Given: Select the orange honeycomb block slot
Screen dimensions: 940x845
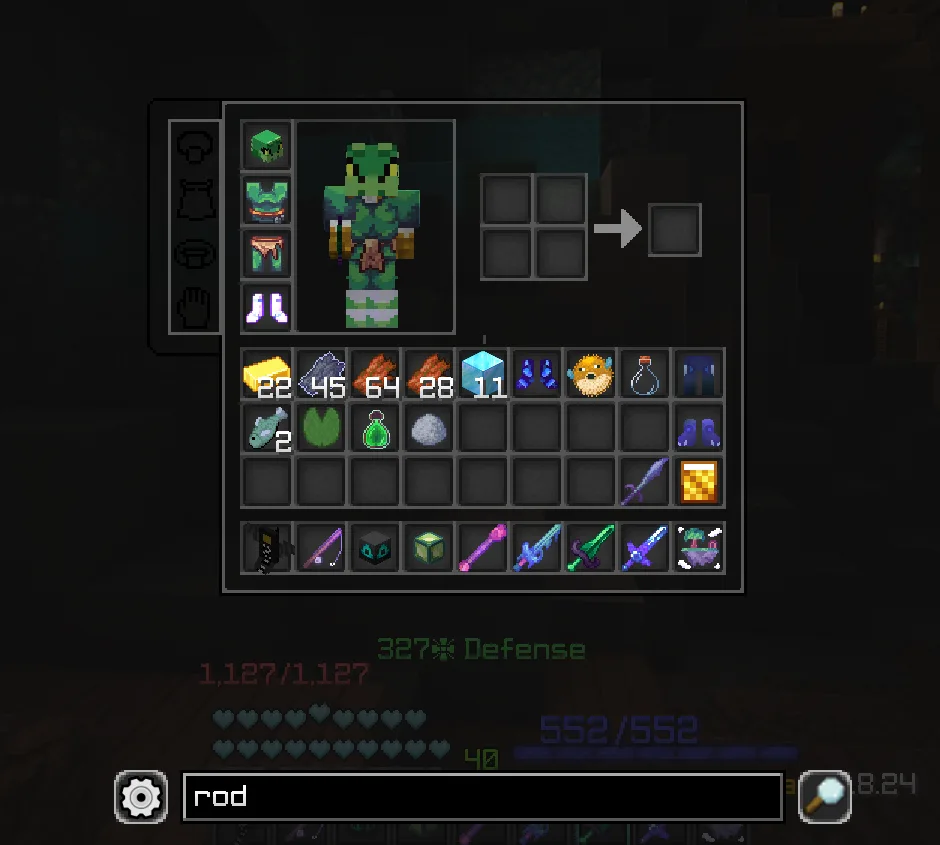Looking at the screenshot, I should [x=699, y=482].
